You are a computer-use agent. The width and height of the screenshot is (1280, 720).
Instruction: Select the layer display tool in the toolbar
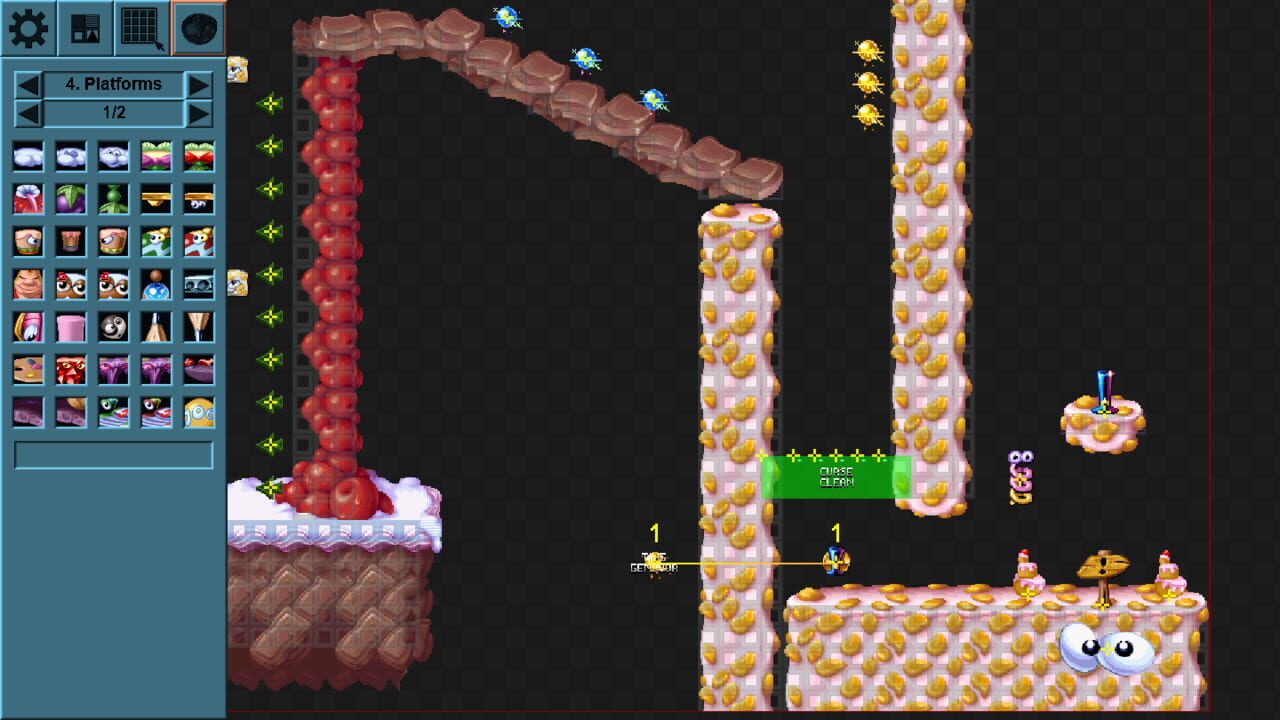click(84, 28)
